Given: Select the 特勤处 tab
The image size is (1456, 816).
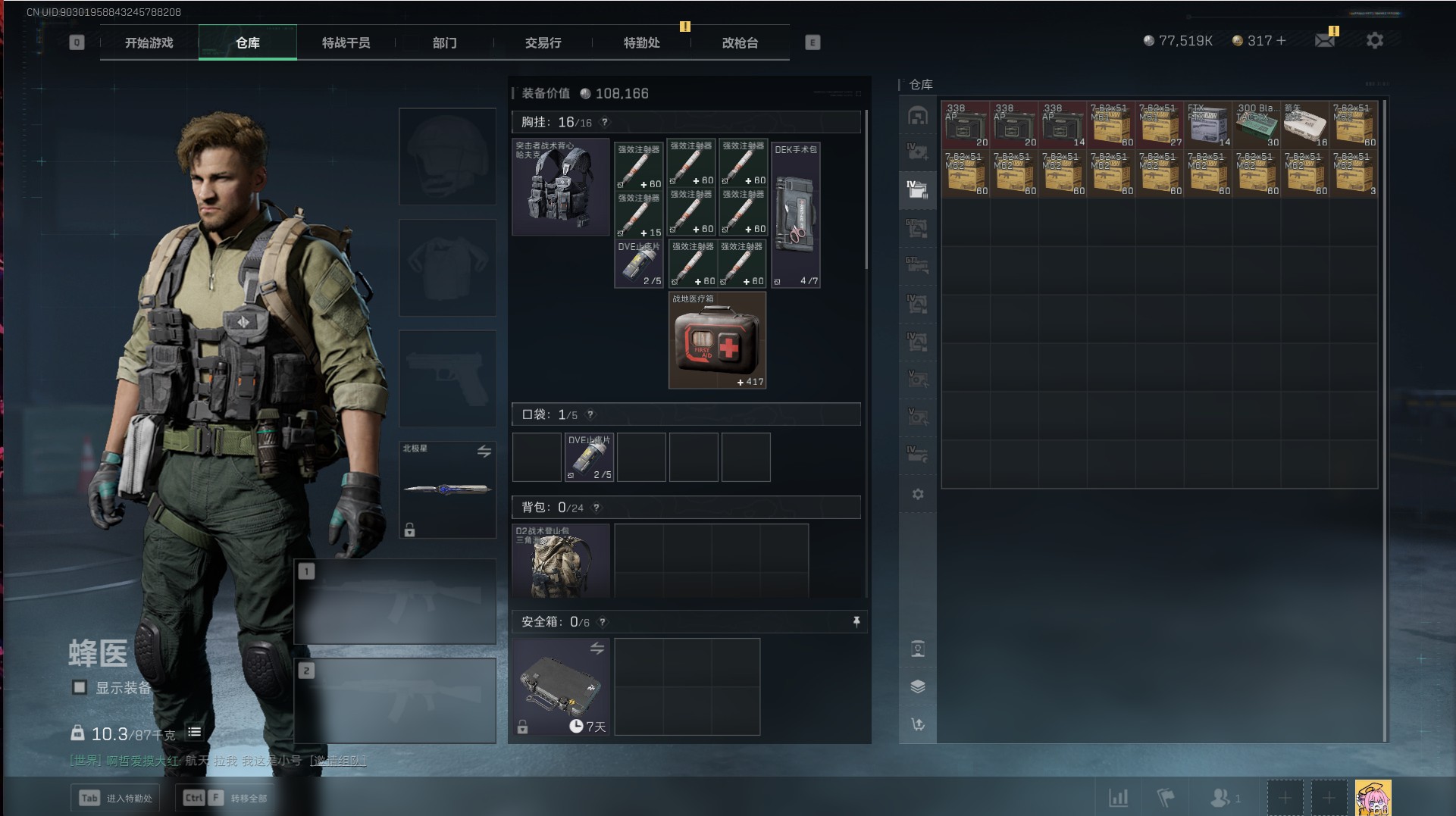Looking at the screenshot, I should pyautogui.click(x=641, y=43).
